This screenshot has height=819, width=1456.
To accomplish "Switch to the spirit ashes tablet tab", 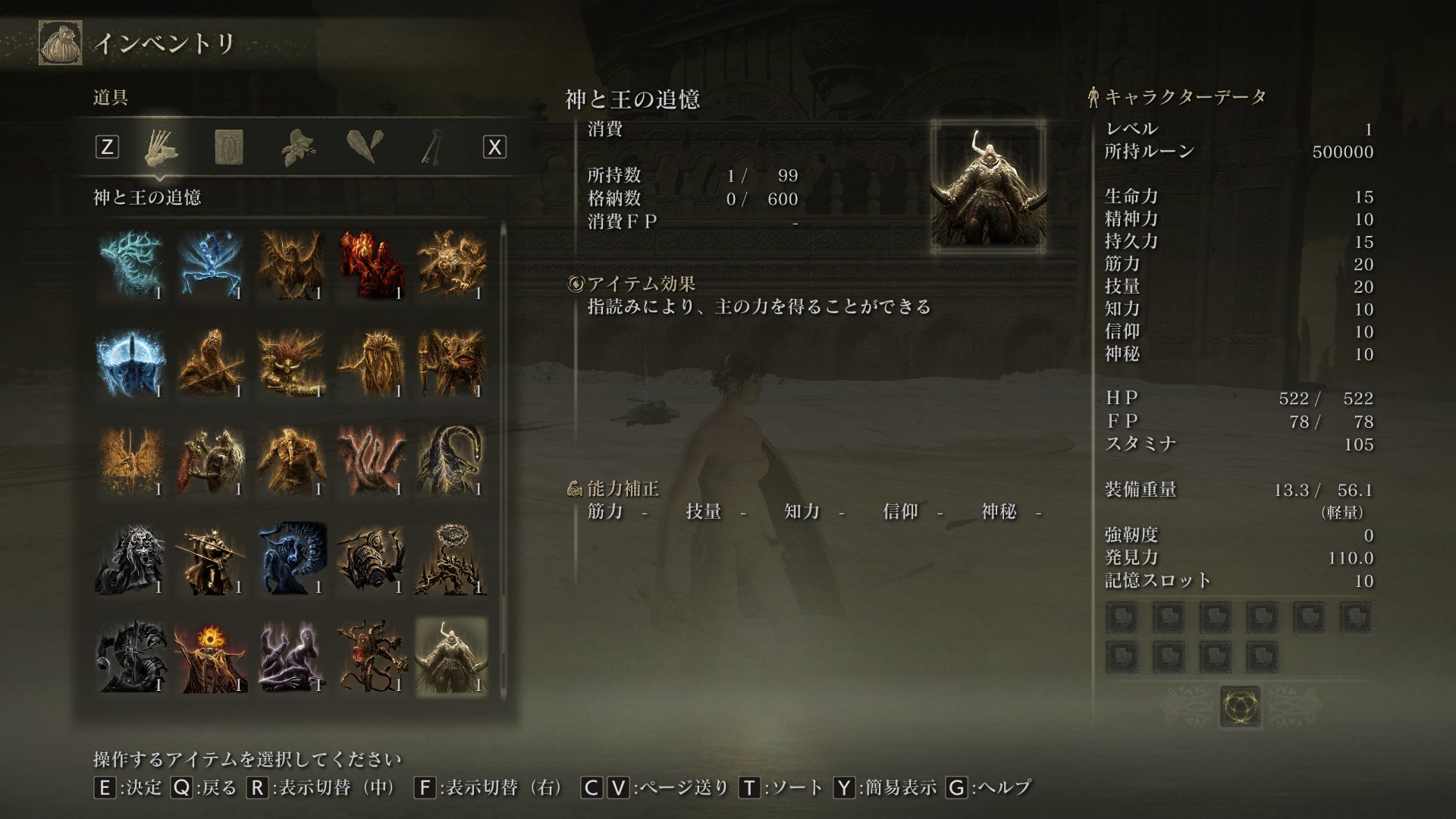I will [228, 146].
